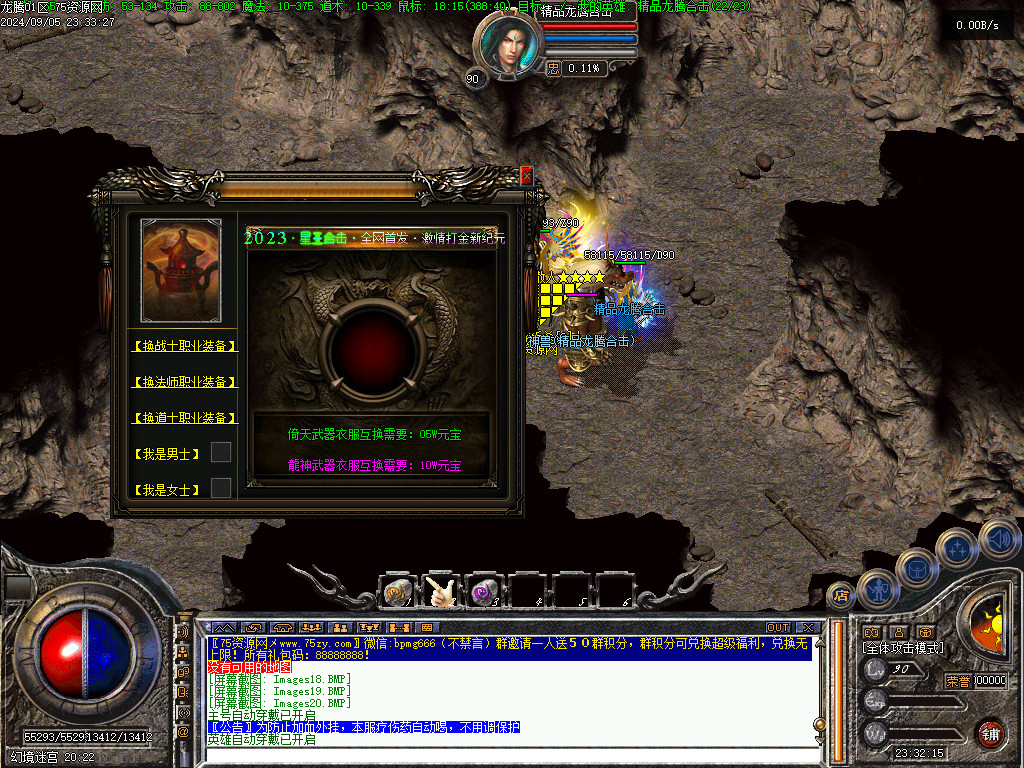Open the 店 shop button
The image size is (1024, 768).
841,595
